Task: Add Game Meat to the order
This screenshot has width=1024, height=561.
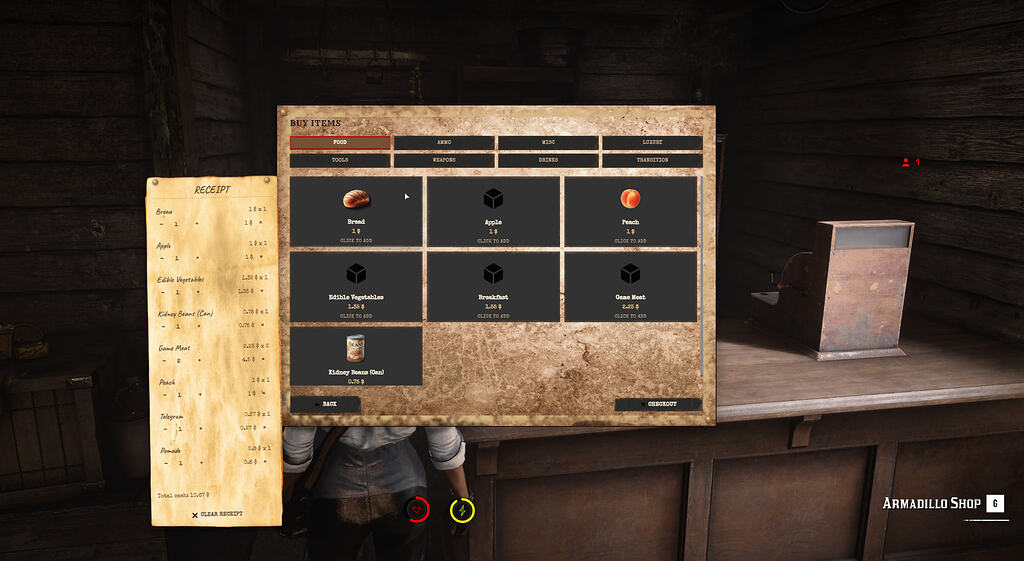Action: (630, 286)
